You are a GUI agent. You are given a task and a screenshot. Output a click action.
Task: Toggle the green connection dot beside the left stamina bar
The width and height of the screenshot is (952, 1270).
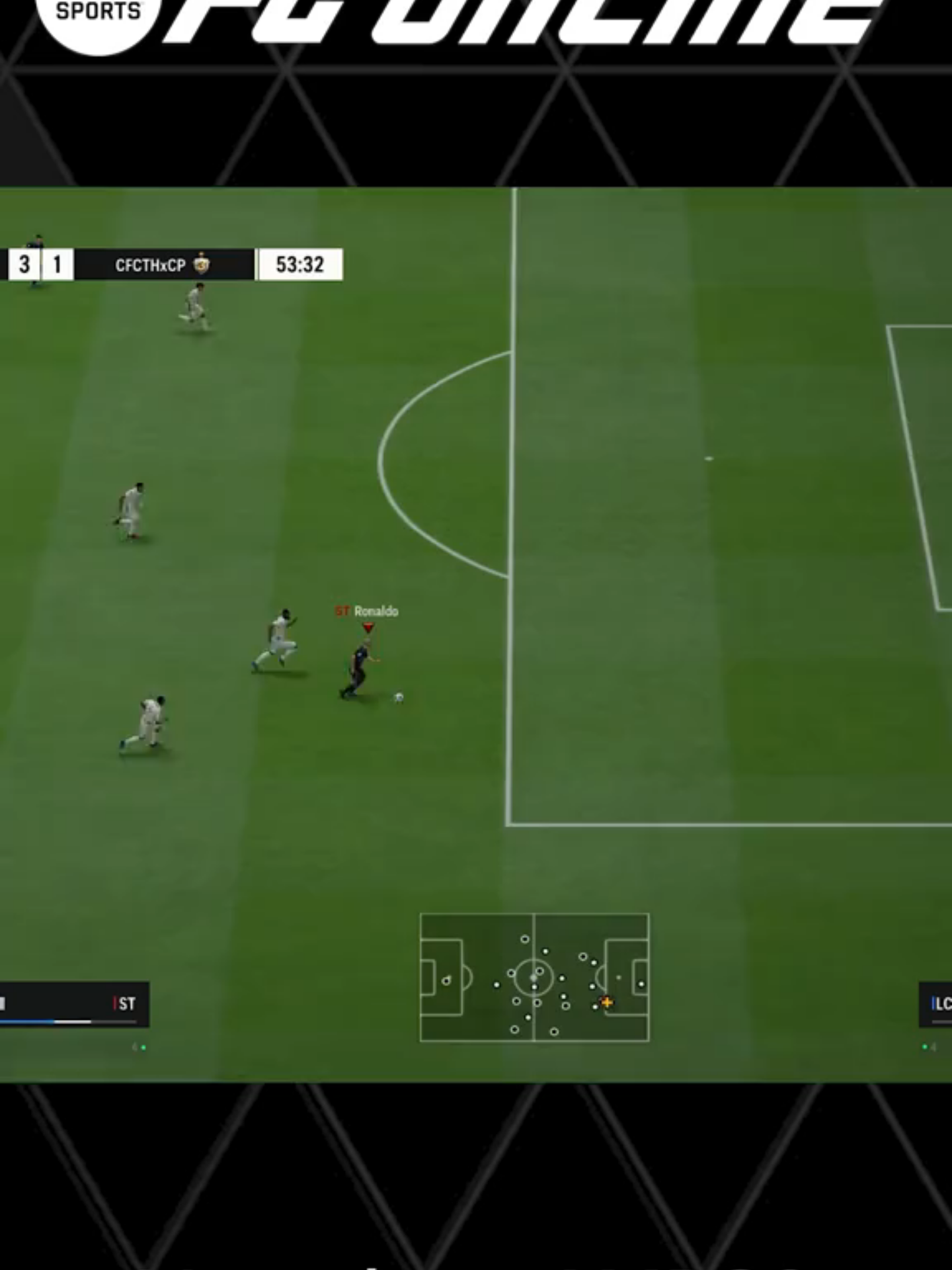143,1047
